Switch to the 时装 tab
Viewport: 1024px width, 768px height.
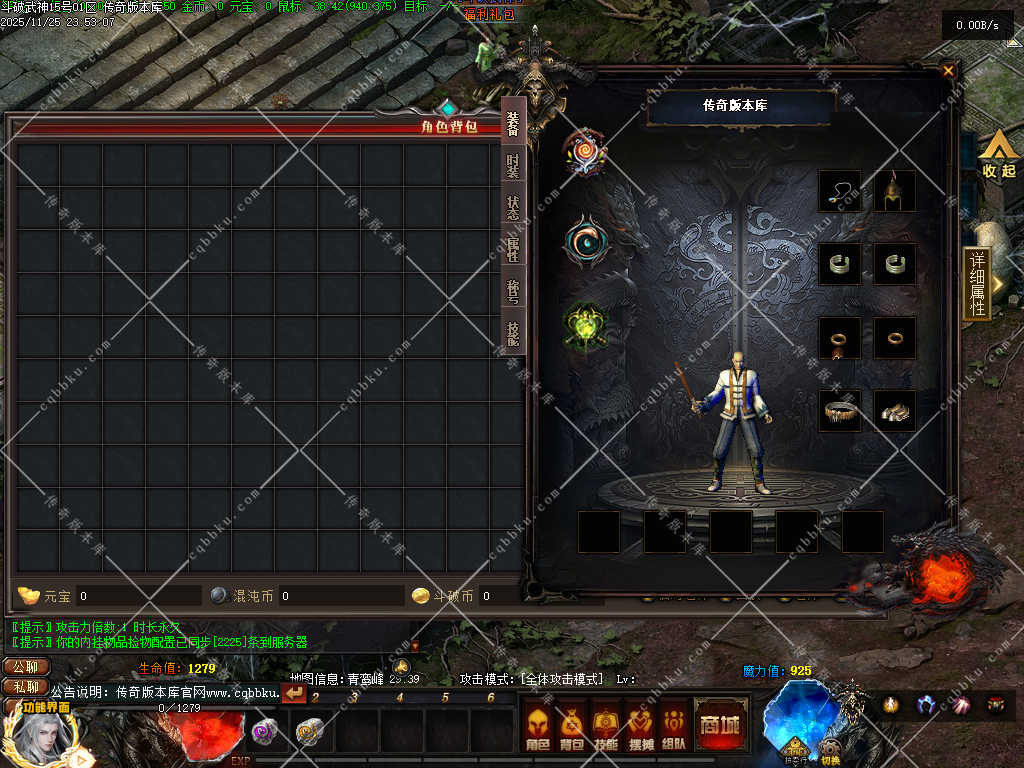[x=513, y=166]
